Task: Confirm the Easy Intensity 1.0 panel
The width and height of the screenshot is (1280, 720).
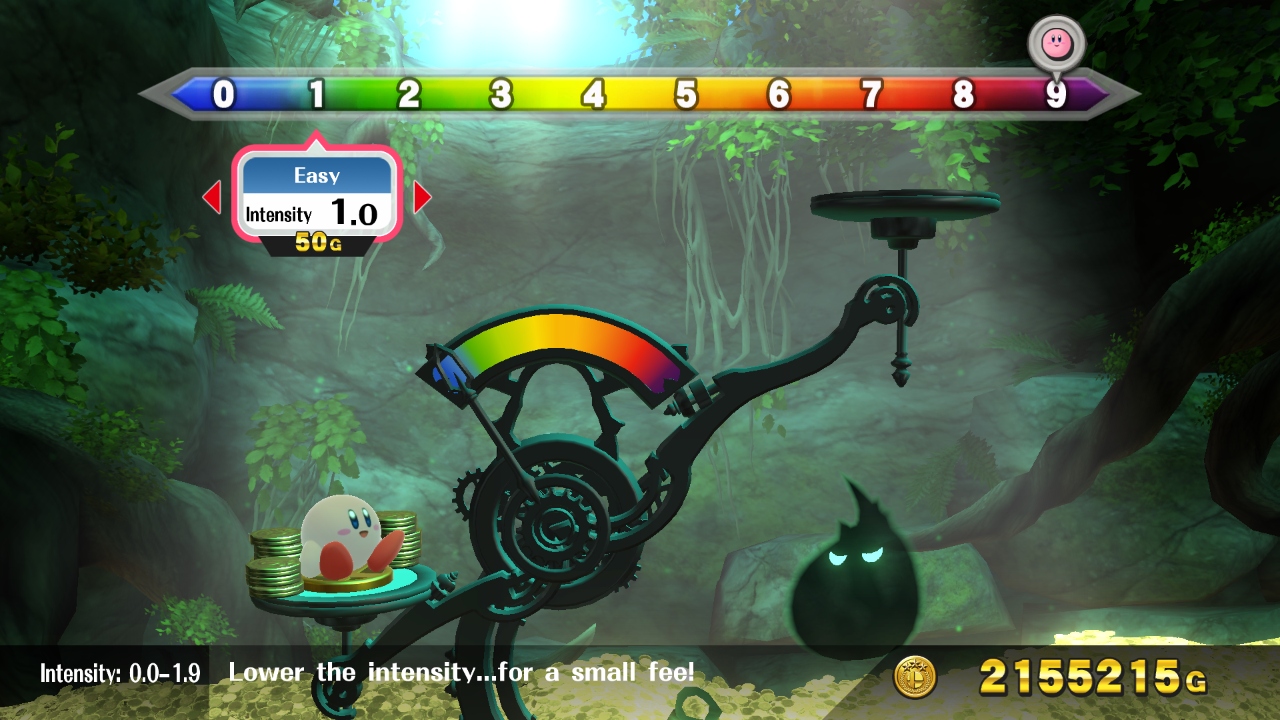Action: [316, 197]
